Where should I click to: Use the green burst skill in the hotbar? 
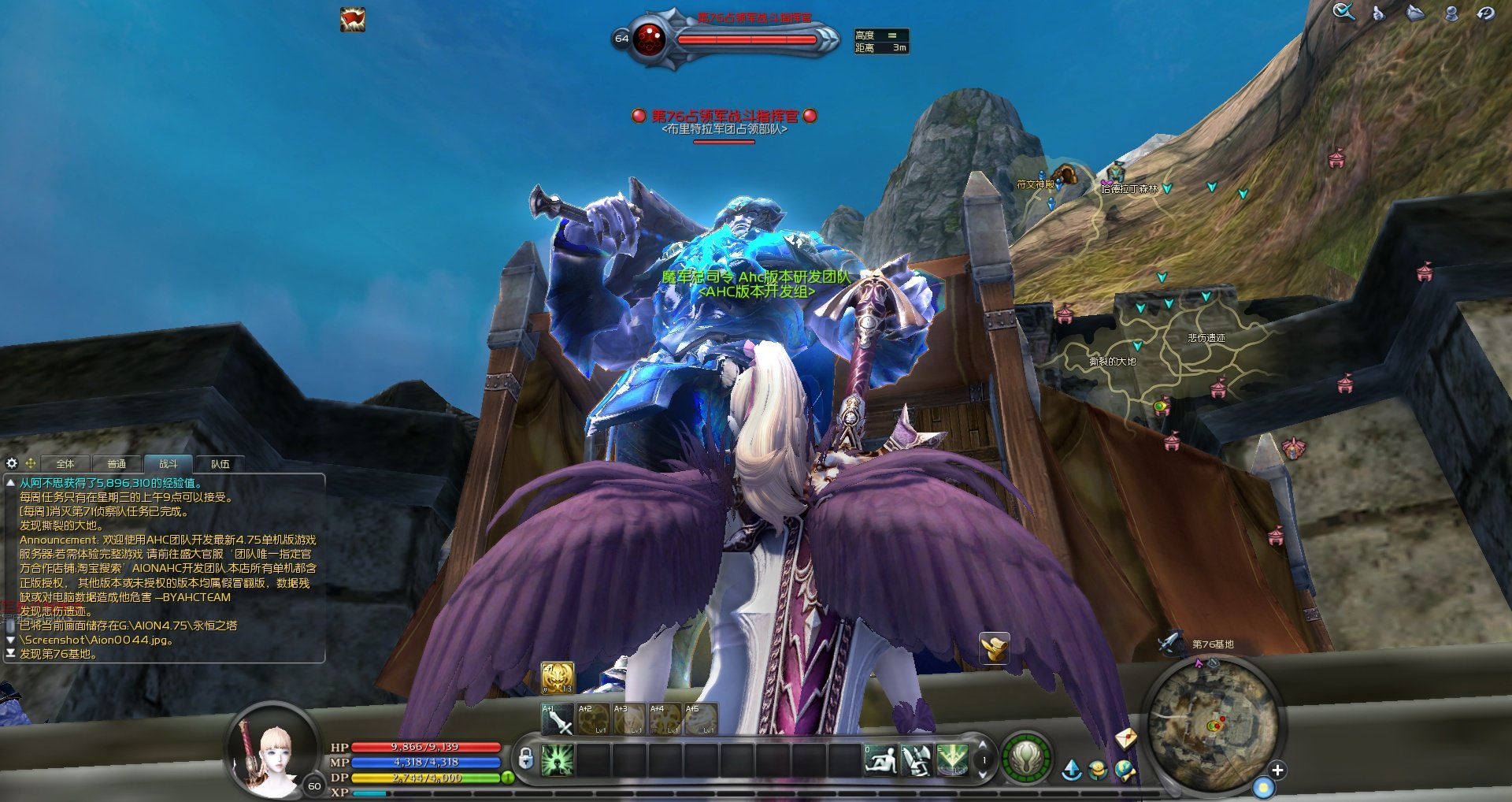click(x=557, y=760)
